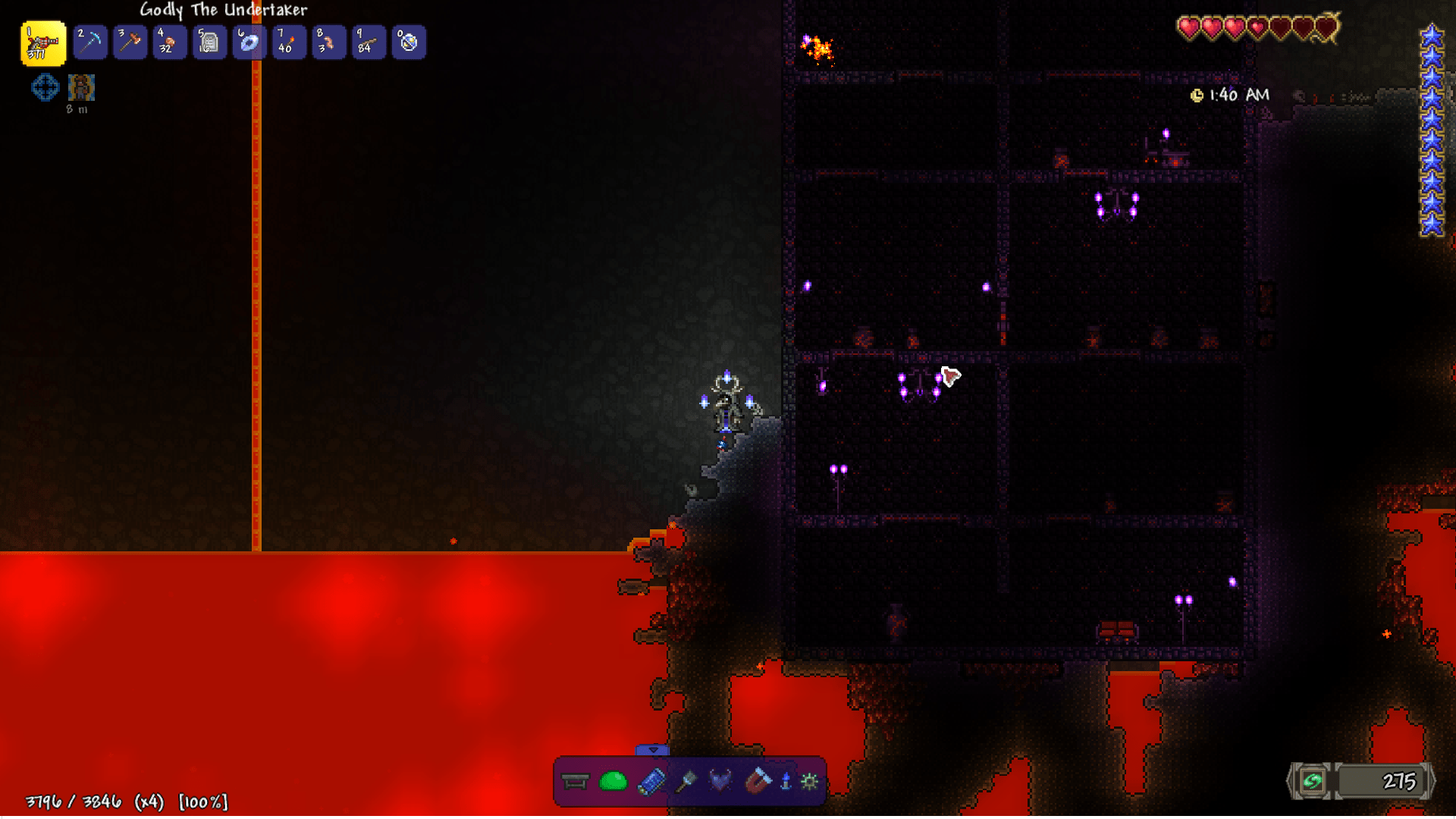Cancel the green slime pet buff
1456x819 pixels.
[x=613, y=780]
